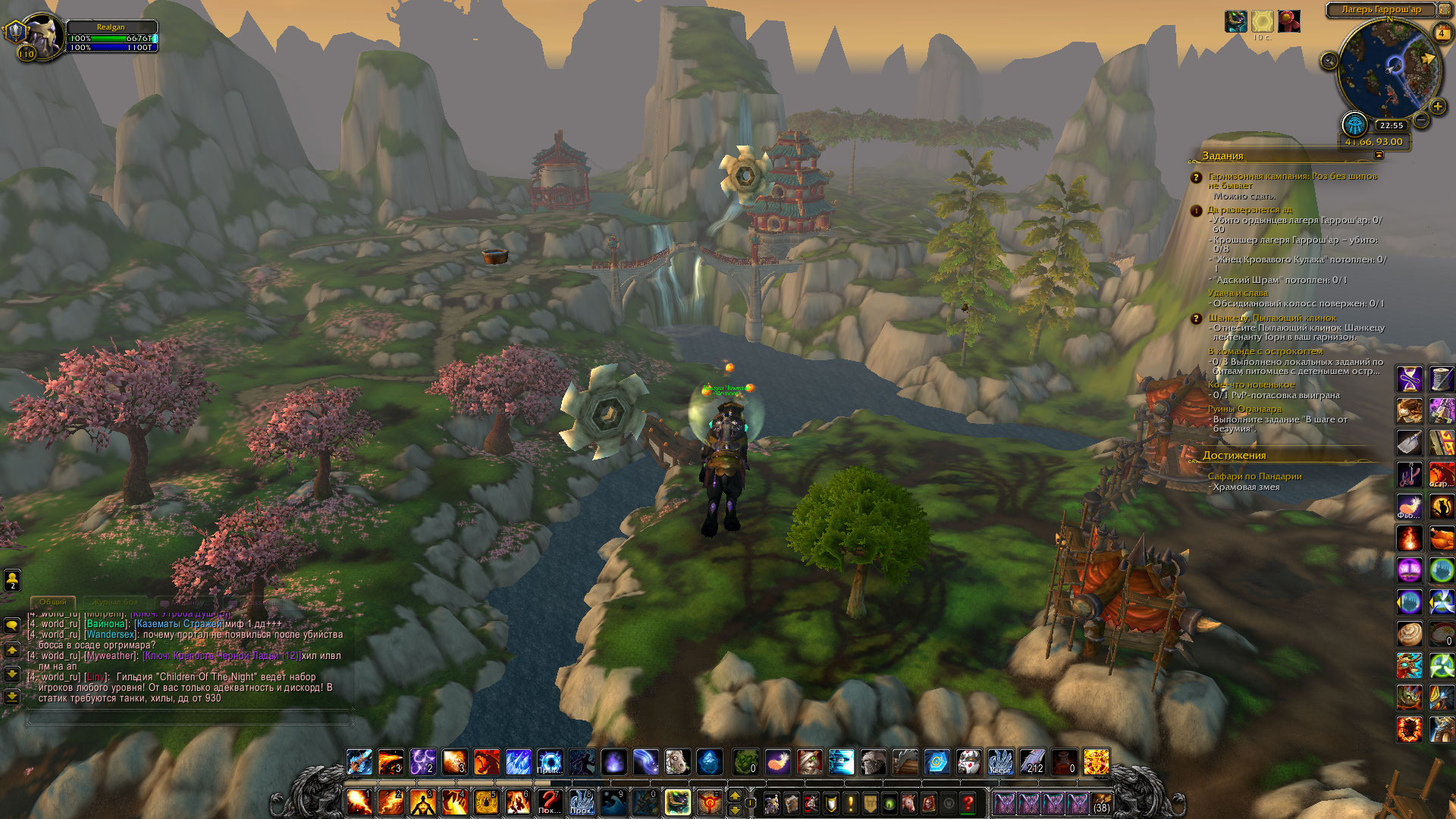Switch to the Журнал боя chat tab
Viewport: 1456px width, 819px height.
116,602
